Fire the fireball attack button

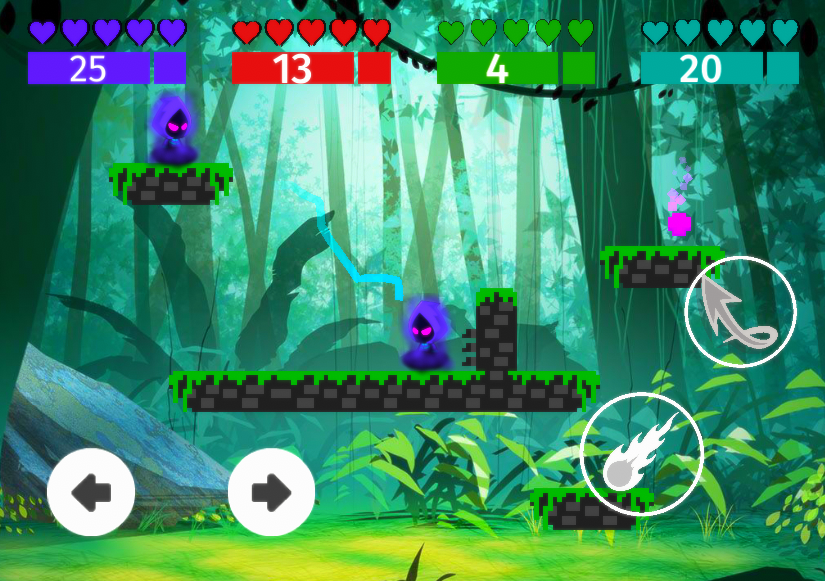point(642,455)
